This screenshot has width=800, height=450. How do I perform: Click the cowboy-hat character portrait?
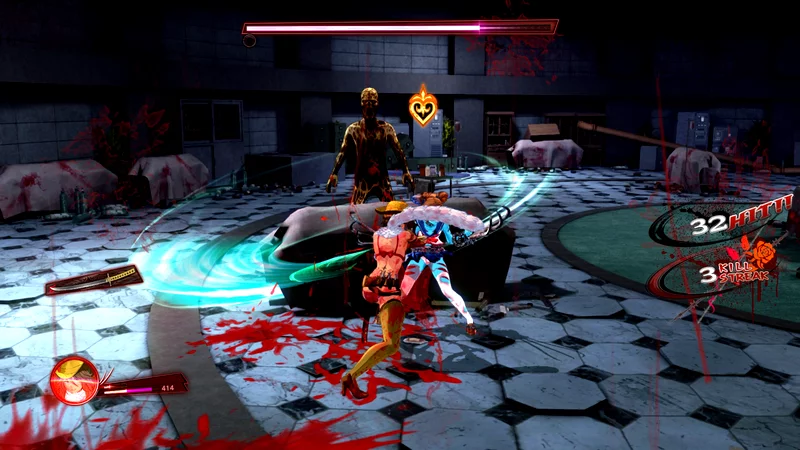pyautogui.click(x=74, y=381)
